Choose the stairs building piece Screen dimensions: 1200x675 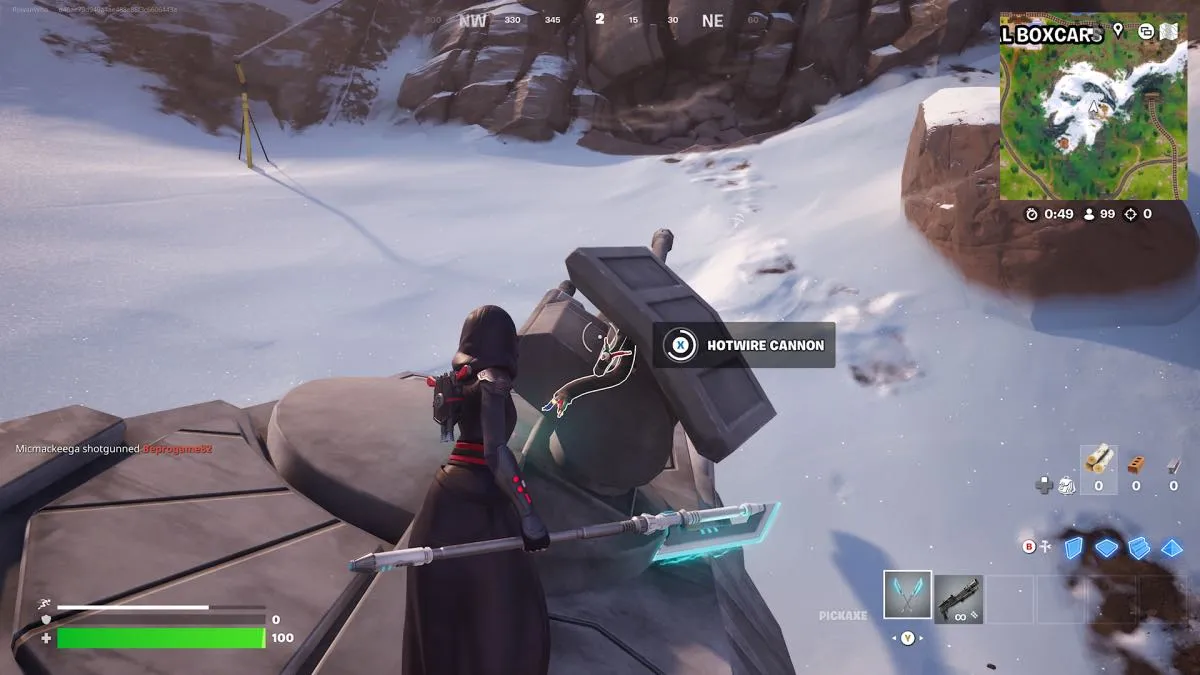click(1139, 547)
